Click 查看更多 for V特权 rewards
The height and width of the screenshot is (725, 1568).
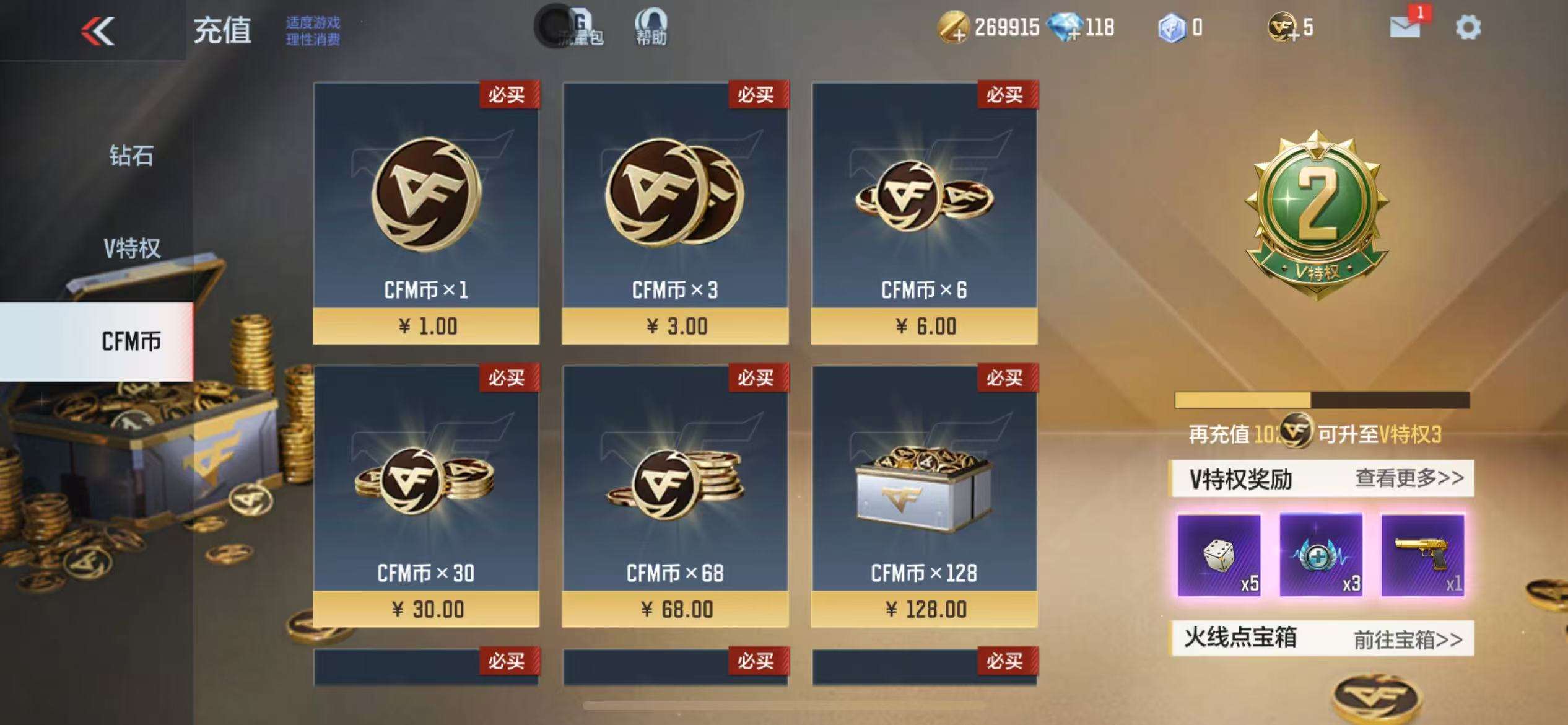pos(1409,478)
